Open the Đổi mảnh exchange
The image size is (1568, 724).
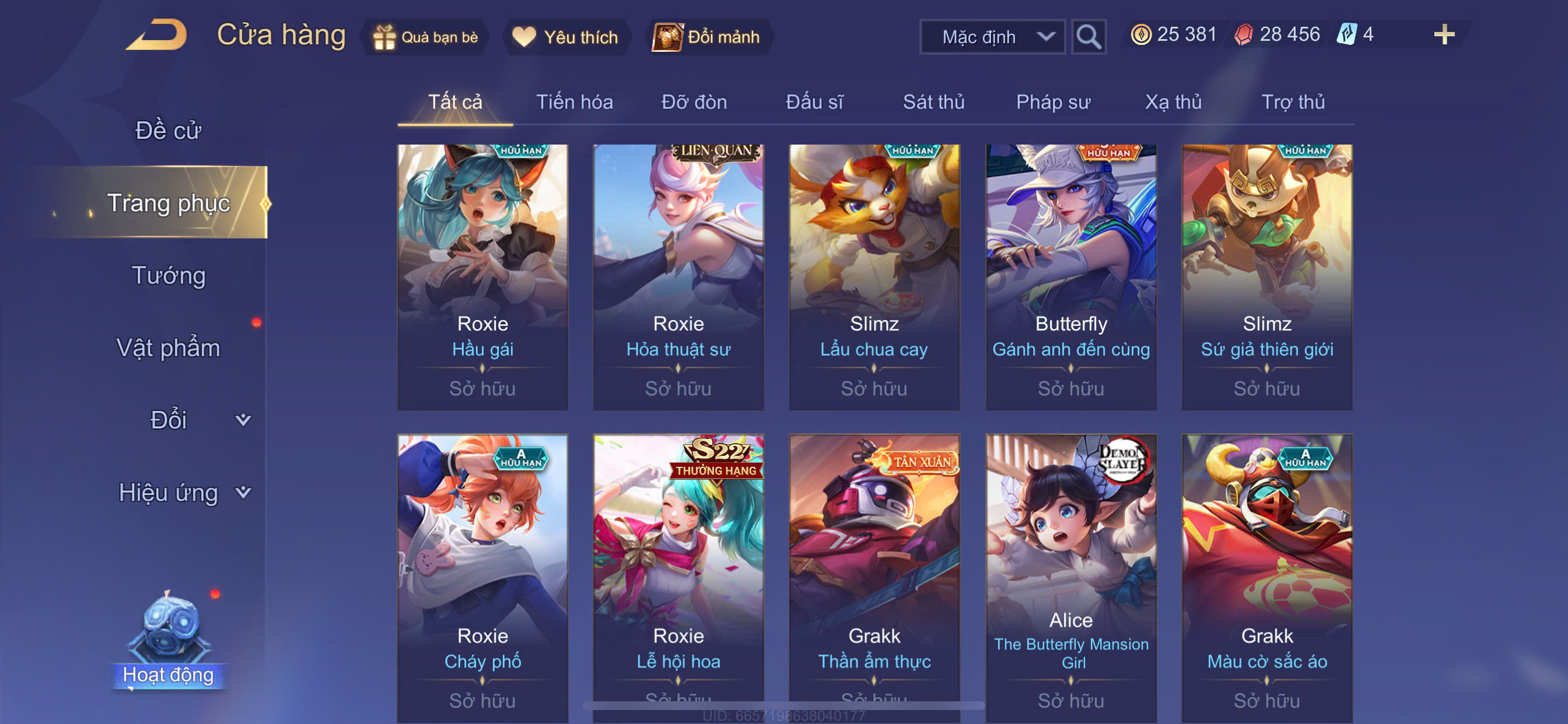[x=708, y=37]
